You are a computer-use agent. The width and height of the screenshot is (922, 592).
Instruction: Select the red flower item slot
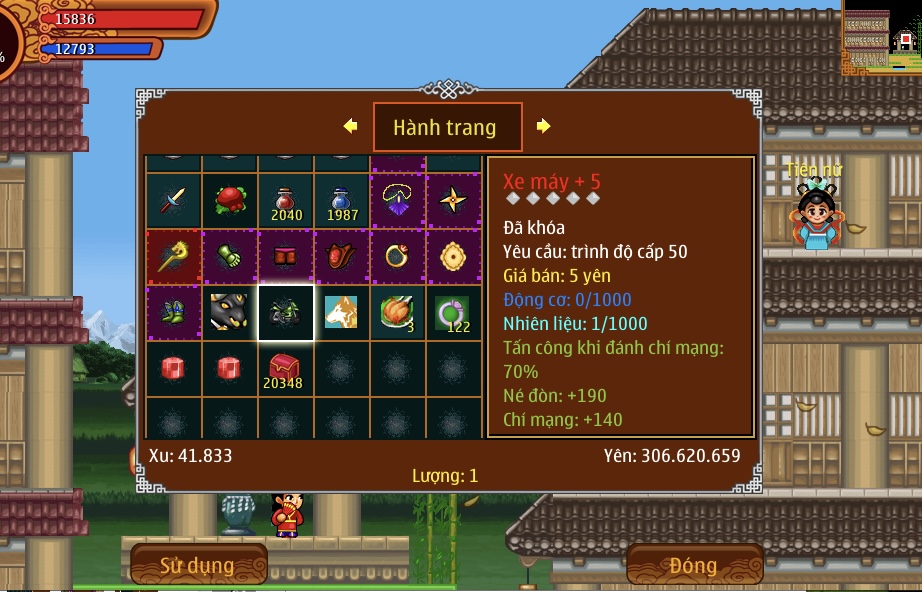click(x=230, y=201)
